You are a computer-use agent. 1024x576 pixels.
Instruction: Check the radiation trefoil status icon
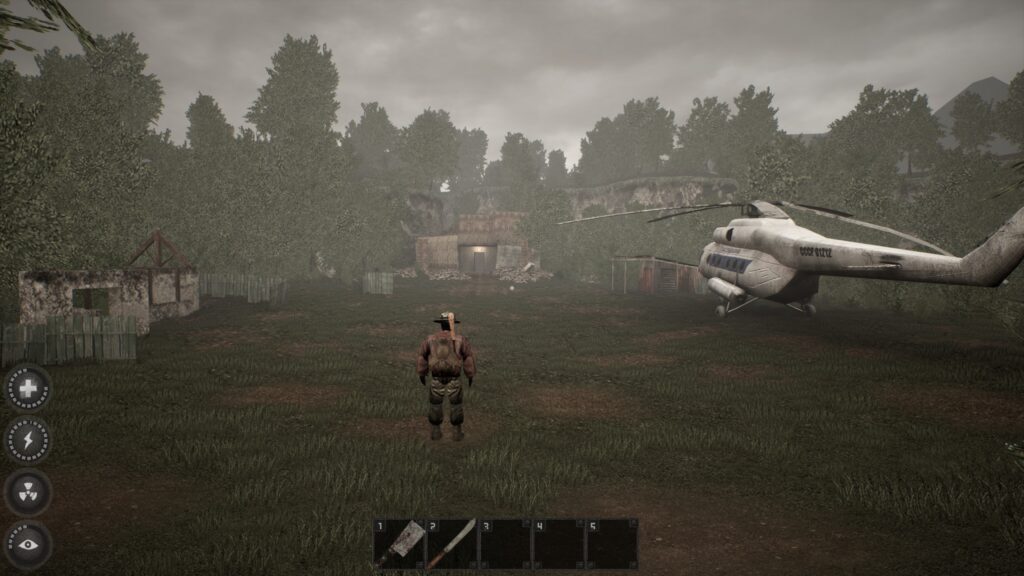point(28,492)
